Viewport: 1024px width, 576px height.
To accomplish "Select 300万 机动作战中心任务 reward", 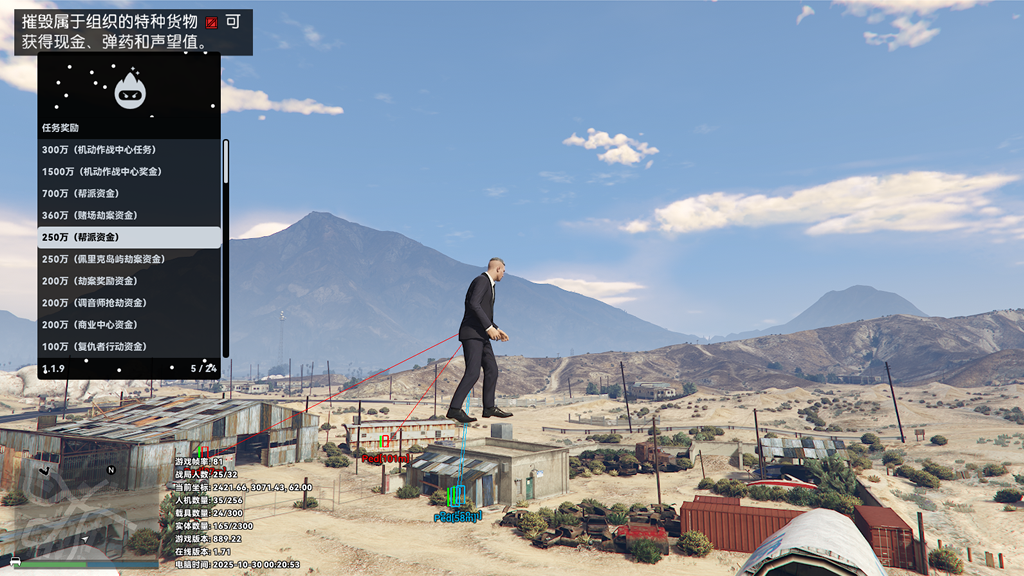I will 128,150.
